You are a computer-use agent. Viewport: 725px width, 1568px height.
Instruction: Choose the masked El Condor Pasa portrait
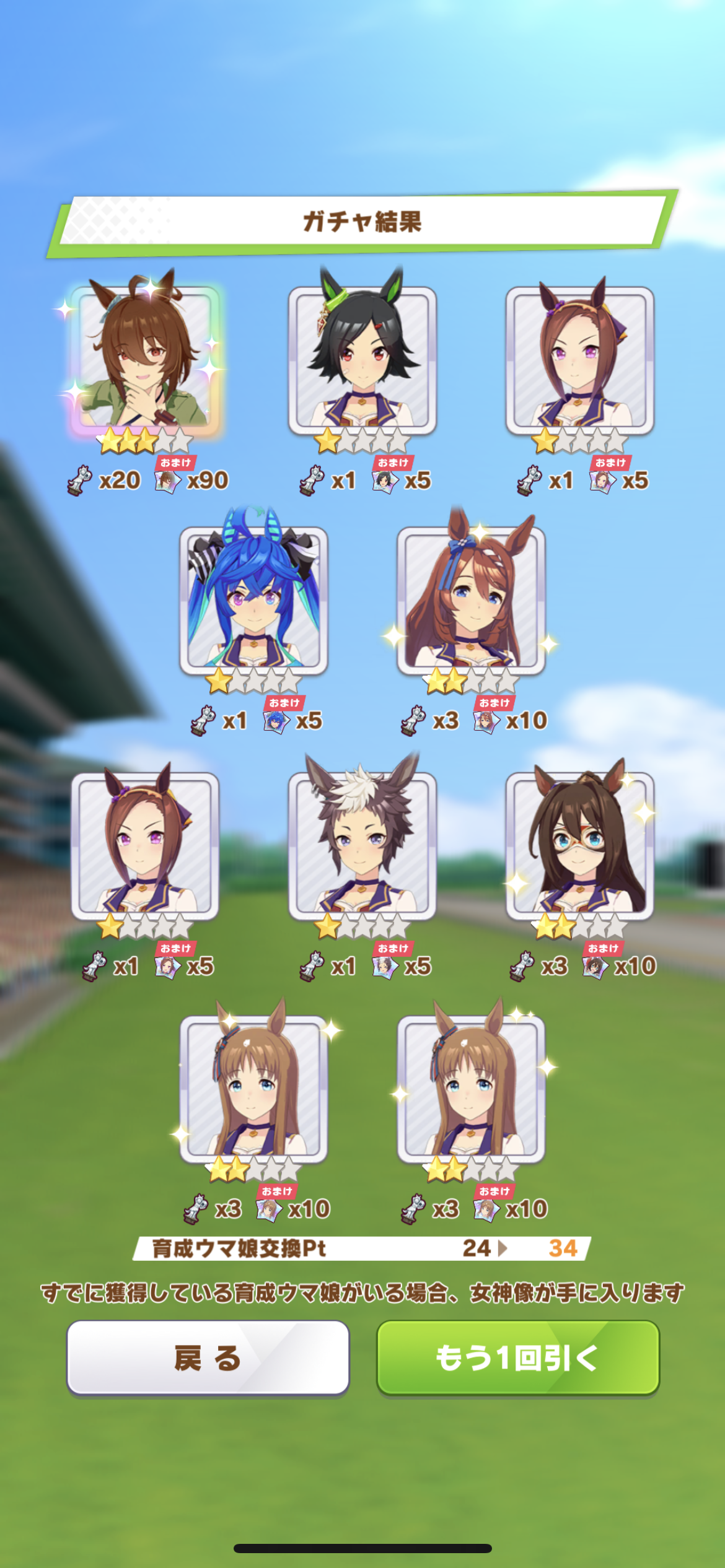[x=580, y=846]
